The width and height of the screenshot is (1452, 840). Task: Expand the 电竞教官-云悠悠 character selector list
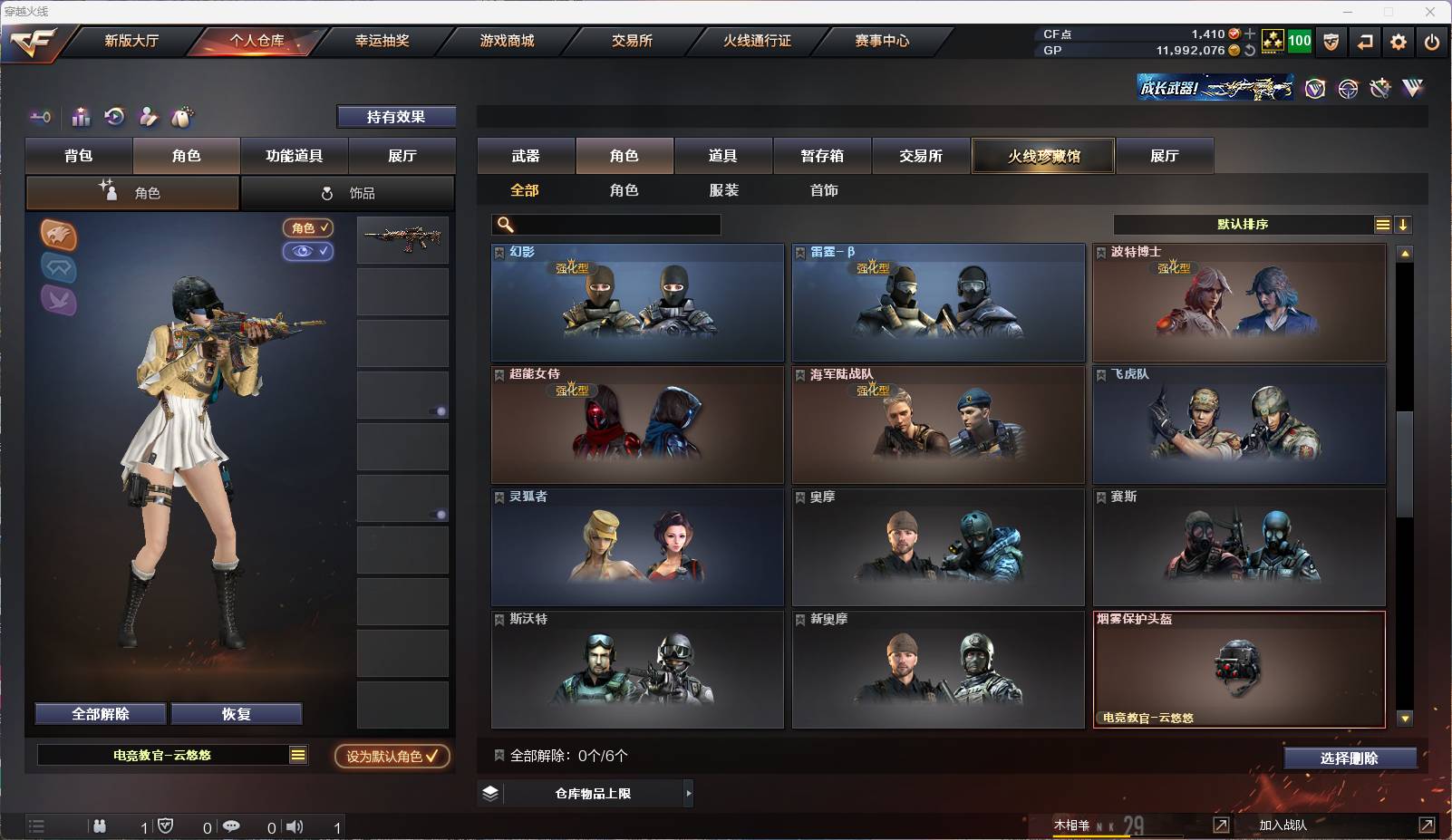(x=296, y=754)
